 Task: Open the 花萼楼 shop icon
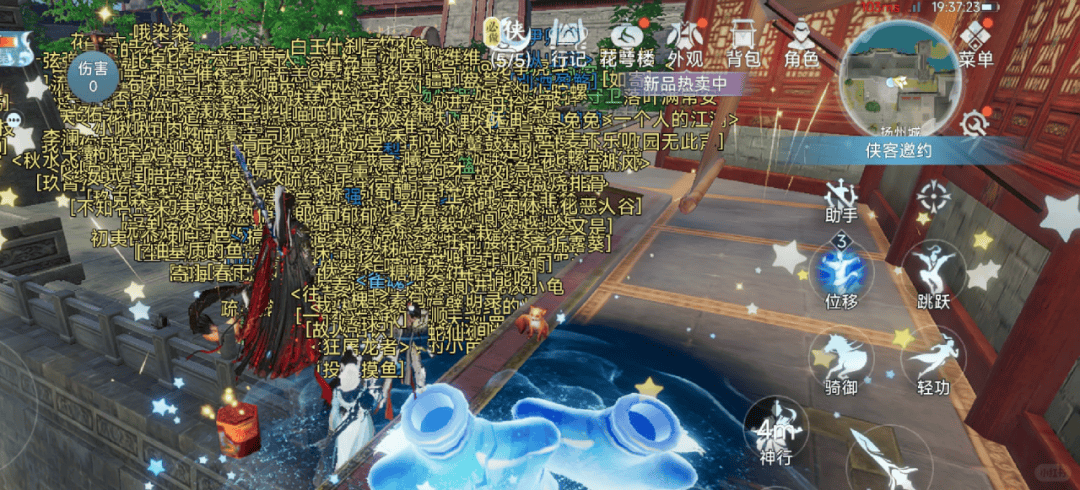625,44
